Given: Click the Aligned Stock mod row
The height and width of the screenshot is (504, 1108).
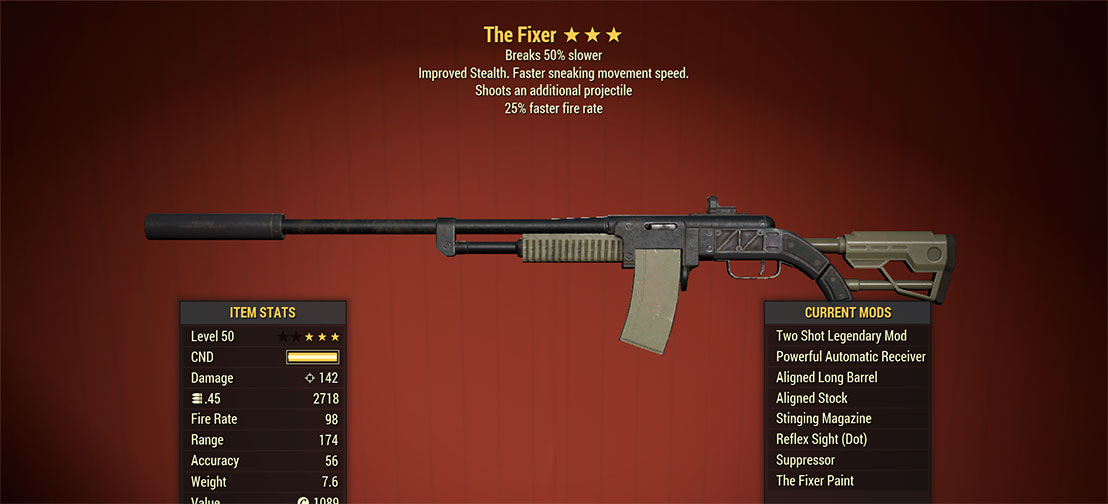Looking at the screenshot, I should [811, 398].
